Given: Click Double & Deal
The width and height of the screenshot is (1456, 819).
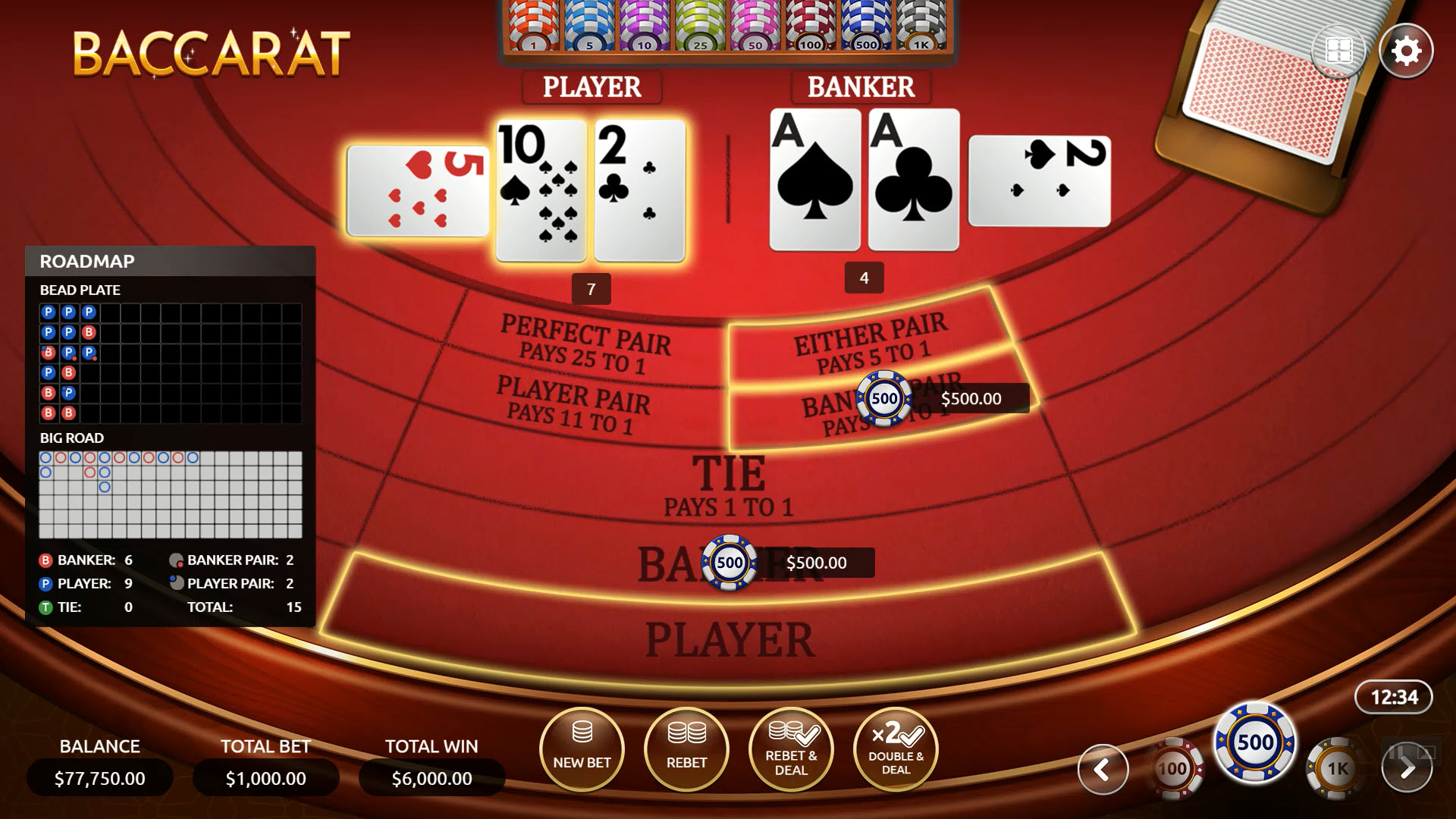Looking at the screenshot, I should (x=896, y=749).
